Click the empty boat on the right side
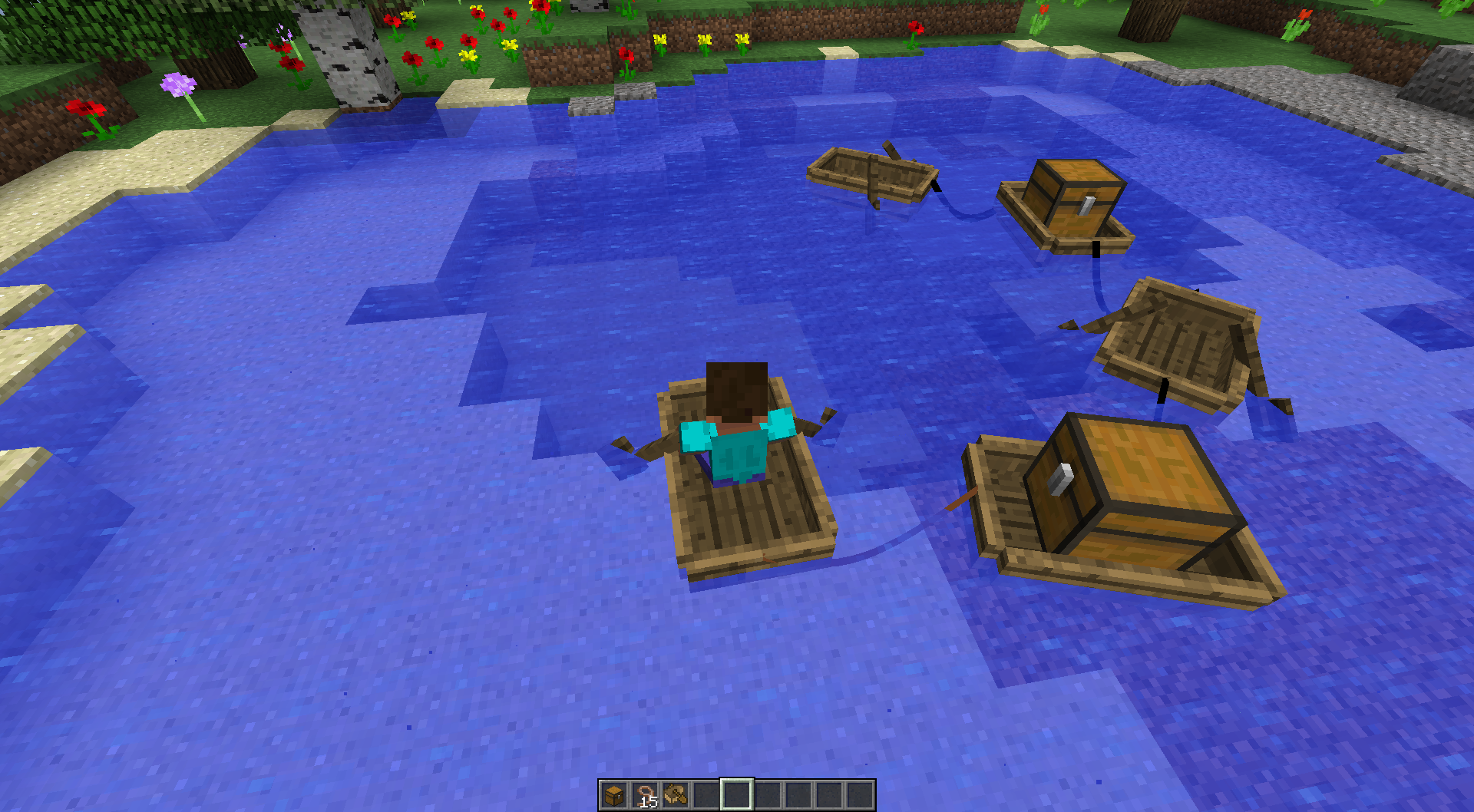 point(1178,342)
